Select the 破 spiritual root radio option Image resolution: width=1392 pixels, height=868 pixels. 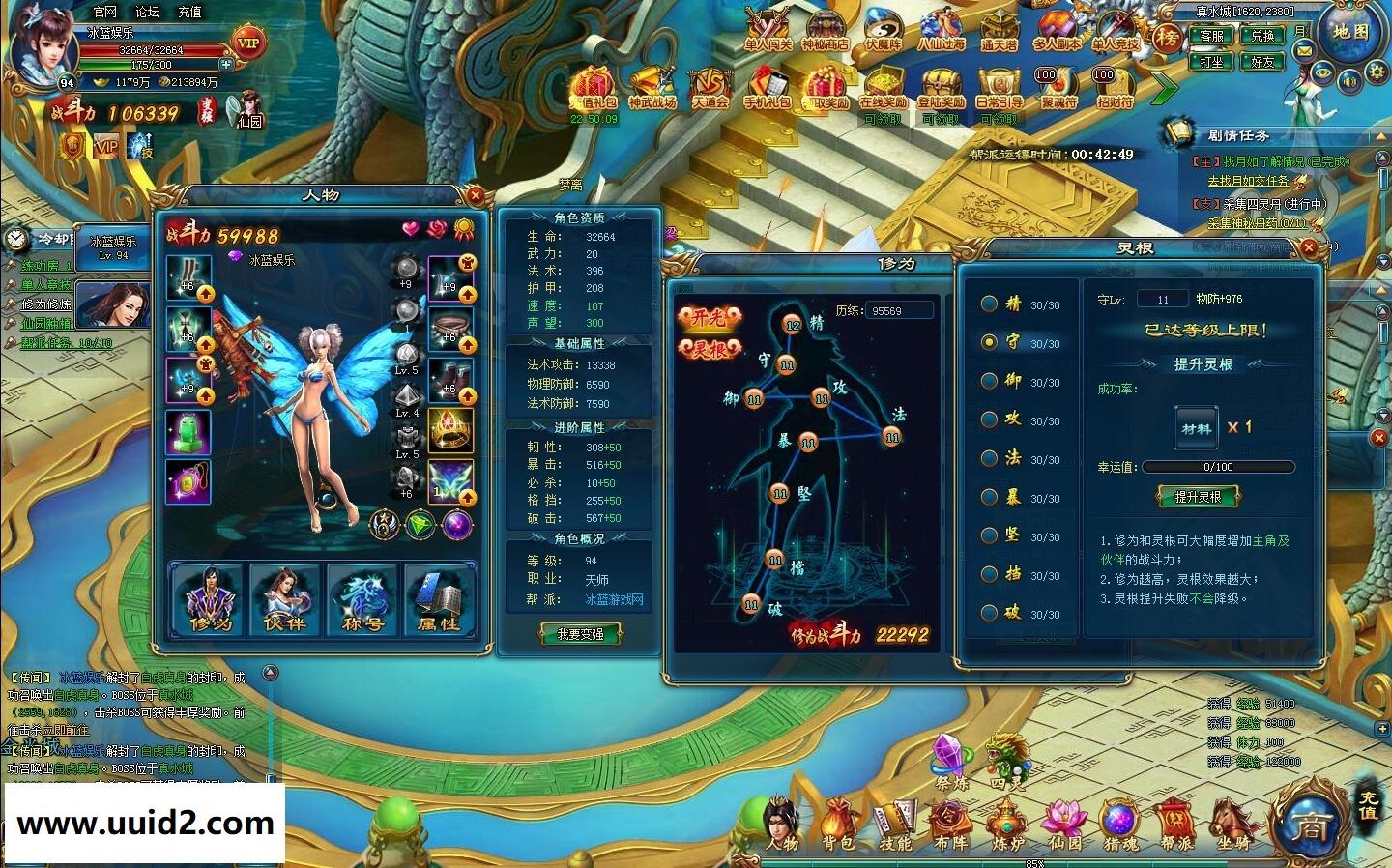click(989, 613)
